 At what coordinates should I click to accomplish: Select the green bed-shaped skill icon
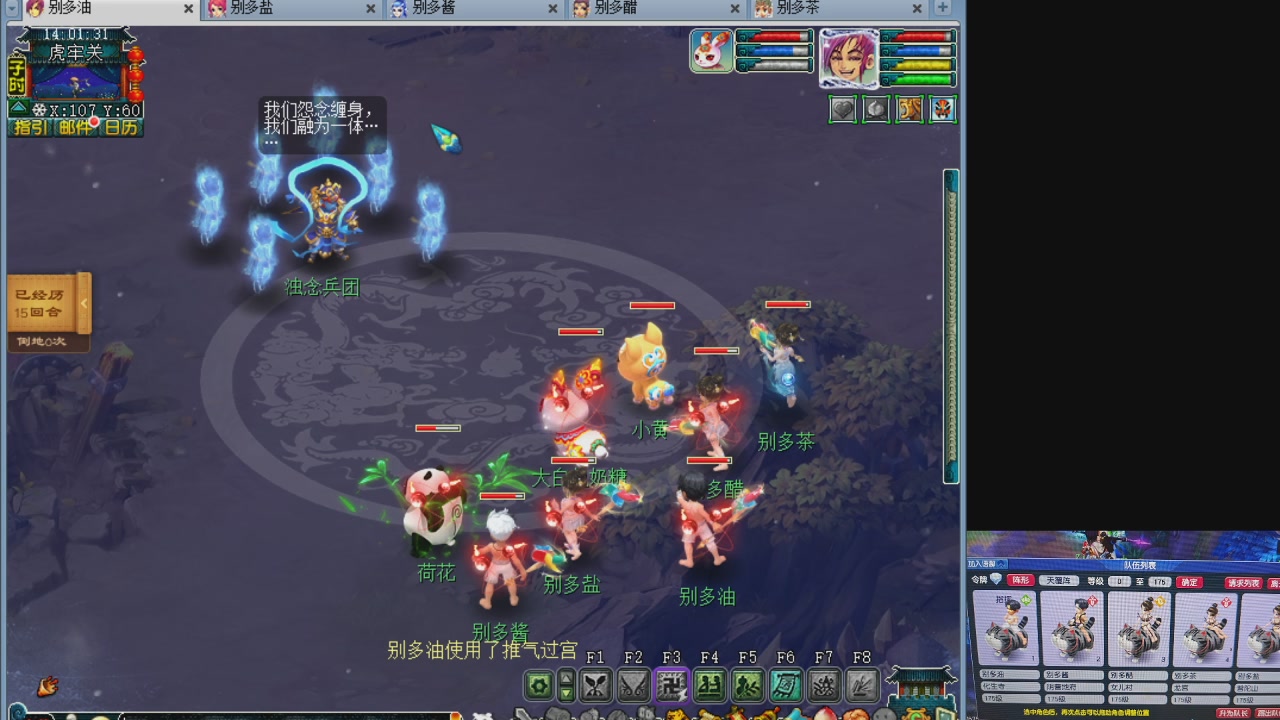709,685
